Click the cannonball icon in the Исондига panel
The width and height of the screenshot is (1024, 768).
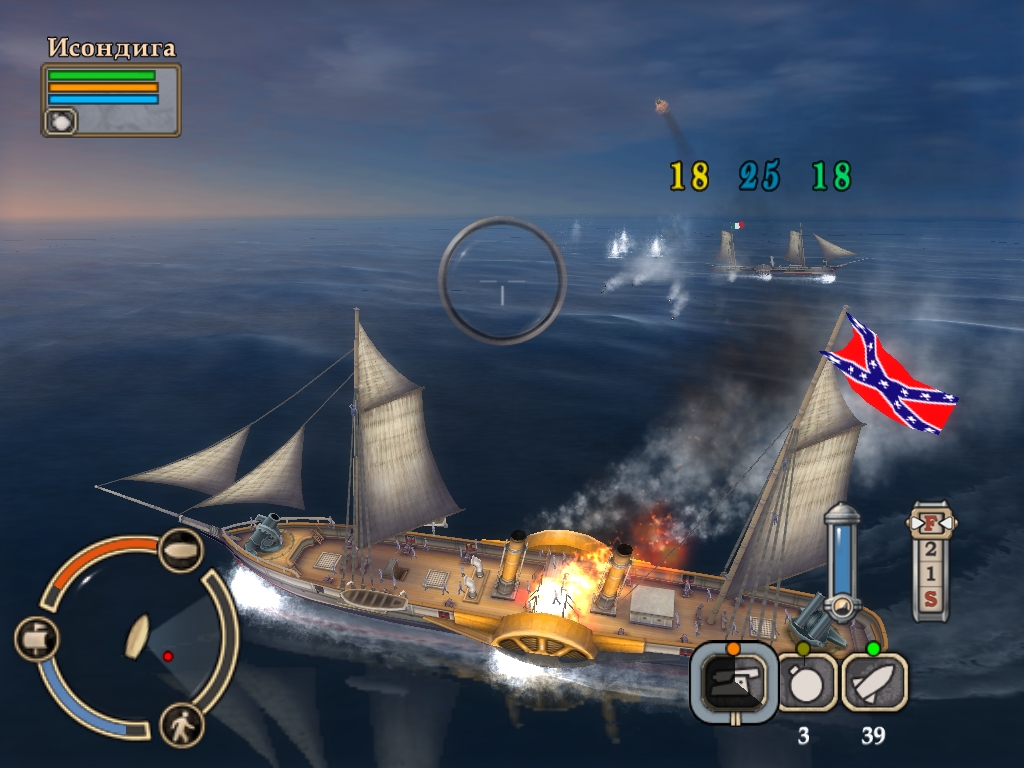coord(60,121)
